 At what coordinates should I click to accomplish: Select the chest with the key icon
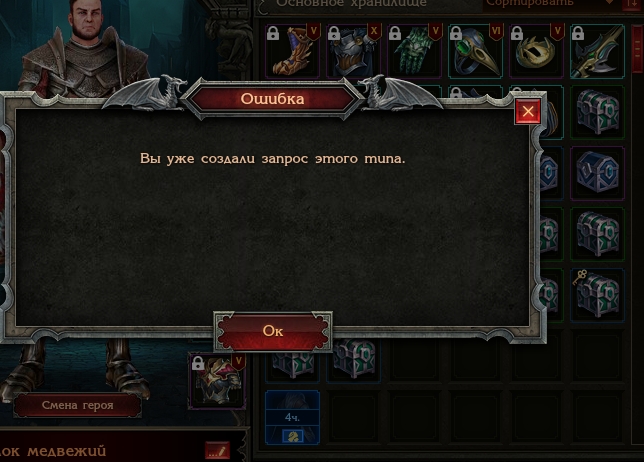[597, 290]
